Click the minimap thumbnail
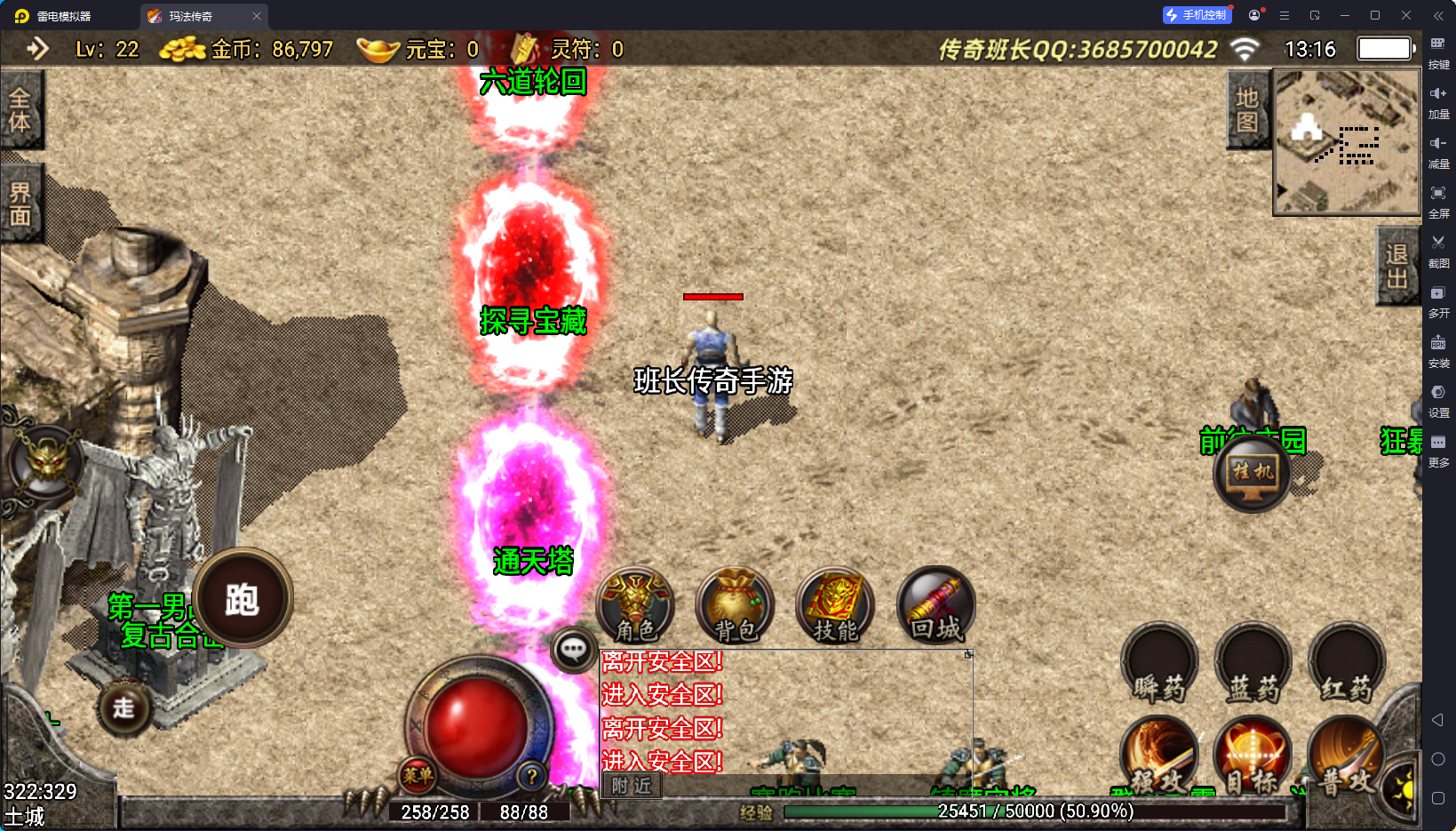The height and width of the screenshot is (831, 1456). [x=1347, y=142]
